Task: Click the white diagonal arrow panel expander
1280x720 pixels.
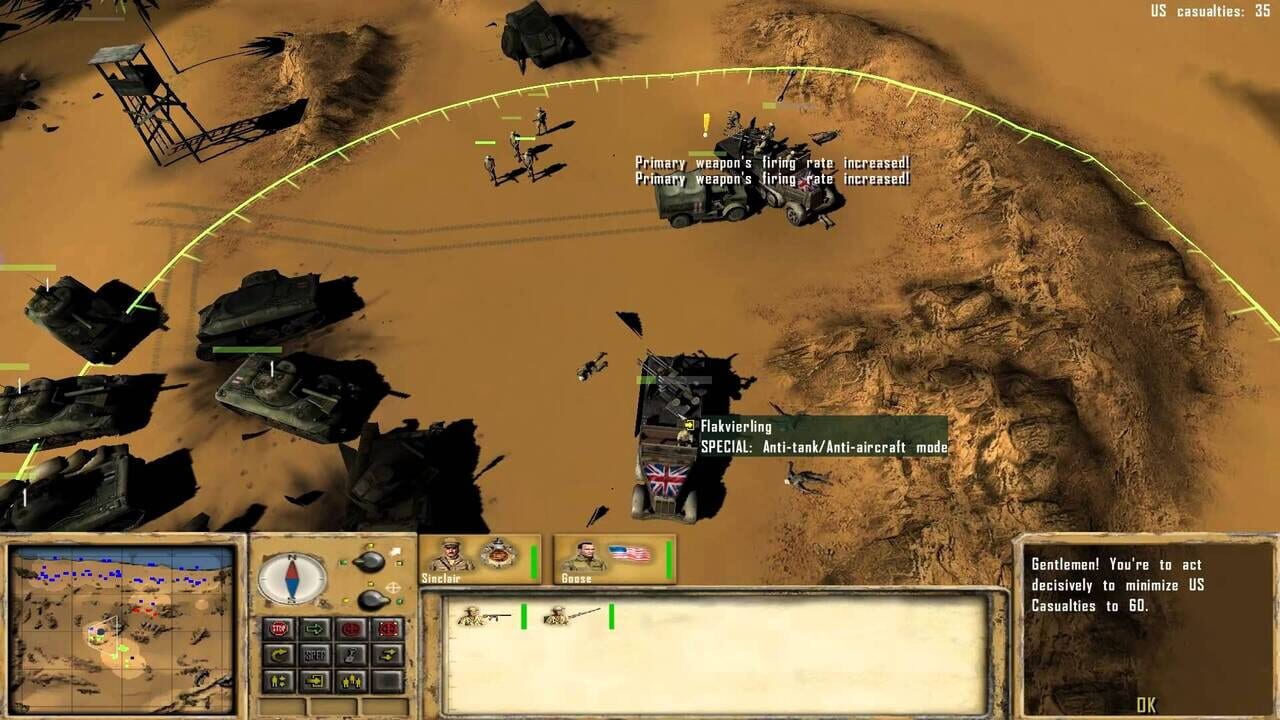Action: (396, 551)
